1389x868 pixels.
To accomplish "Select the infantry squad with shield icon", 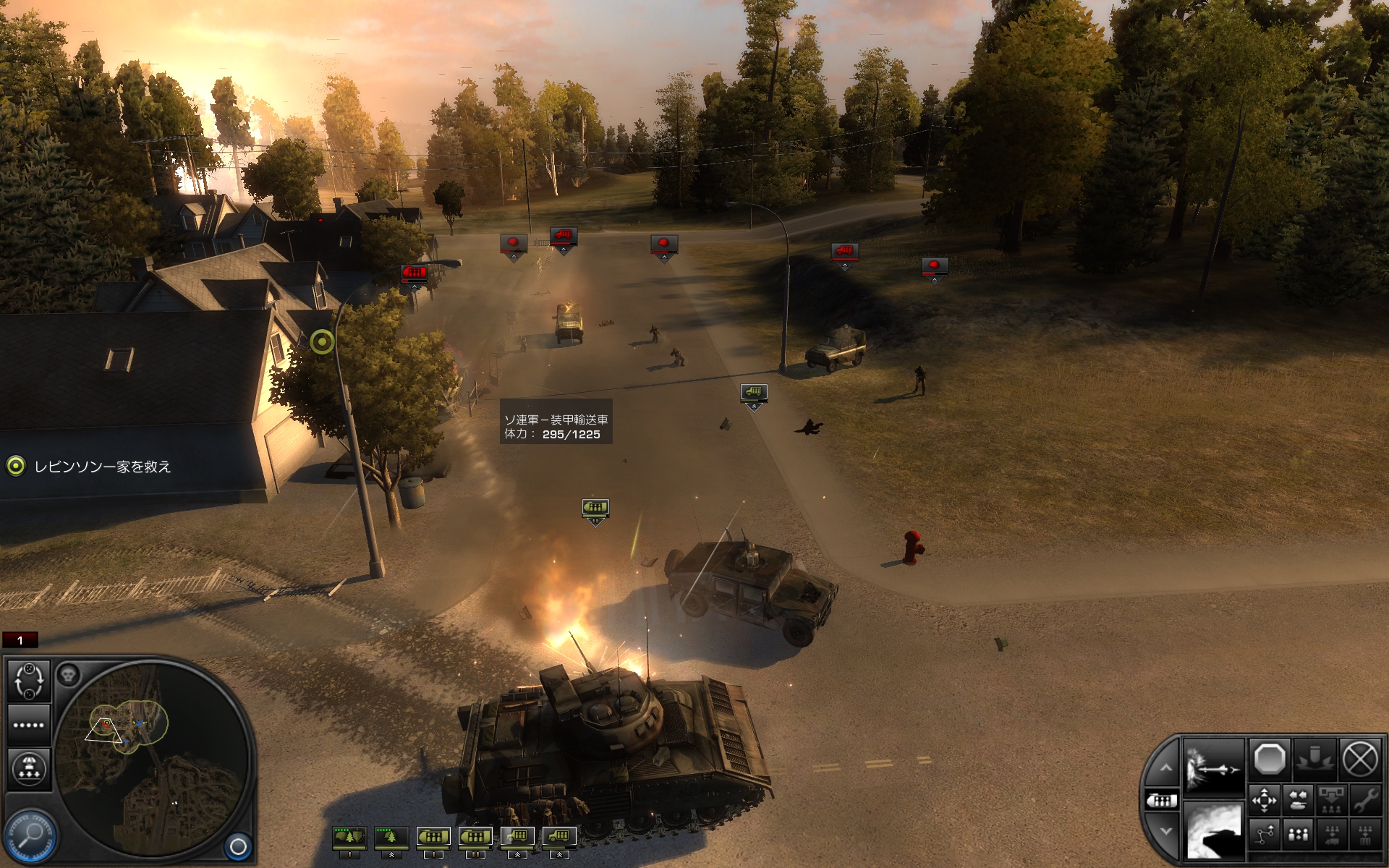I will [349, 837].
